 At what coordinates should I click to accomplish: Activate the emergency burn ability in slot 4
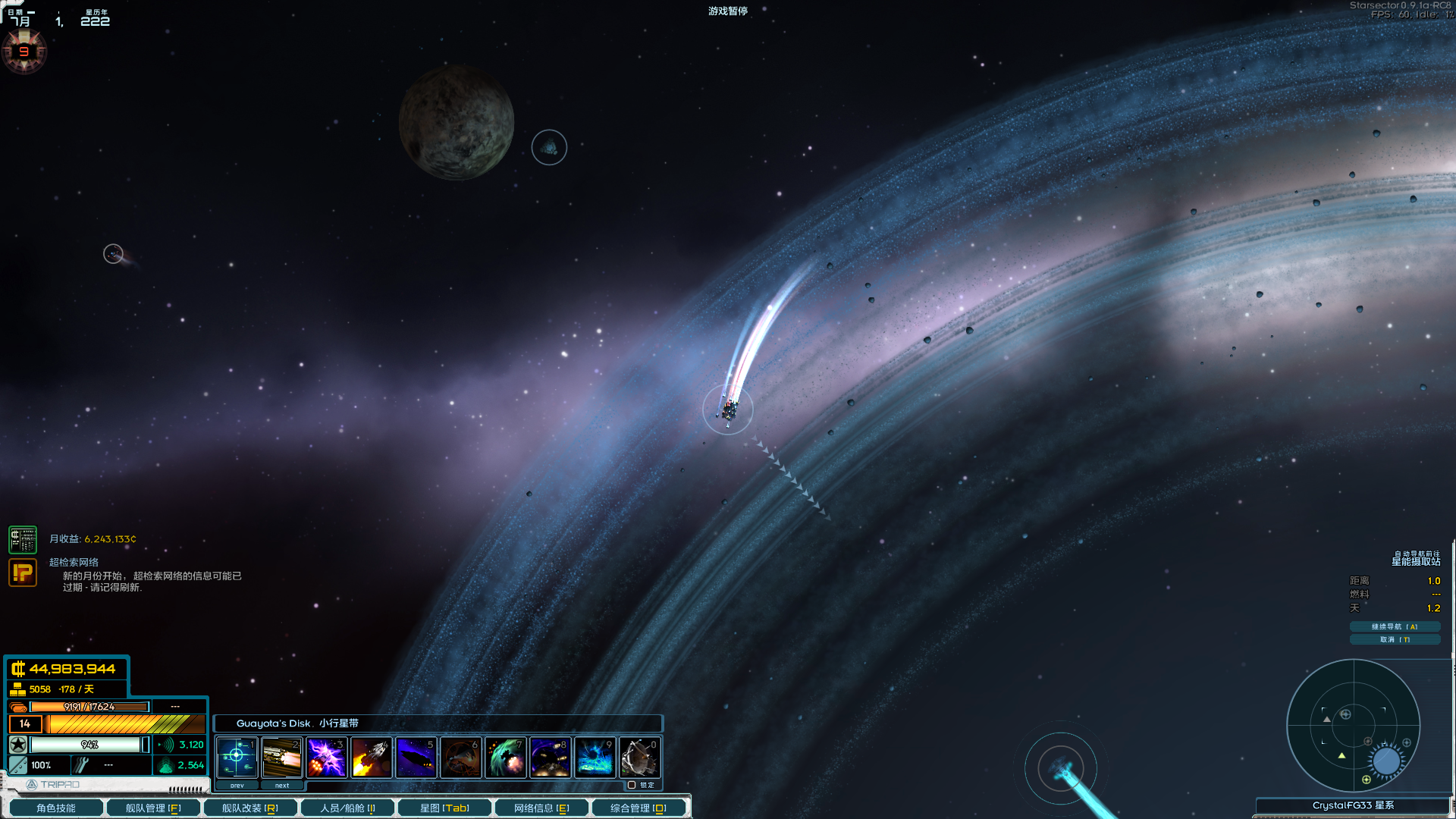click(371, 757)
